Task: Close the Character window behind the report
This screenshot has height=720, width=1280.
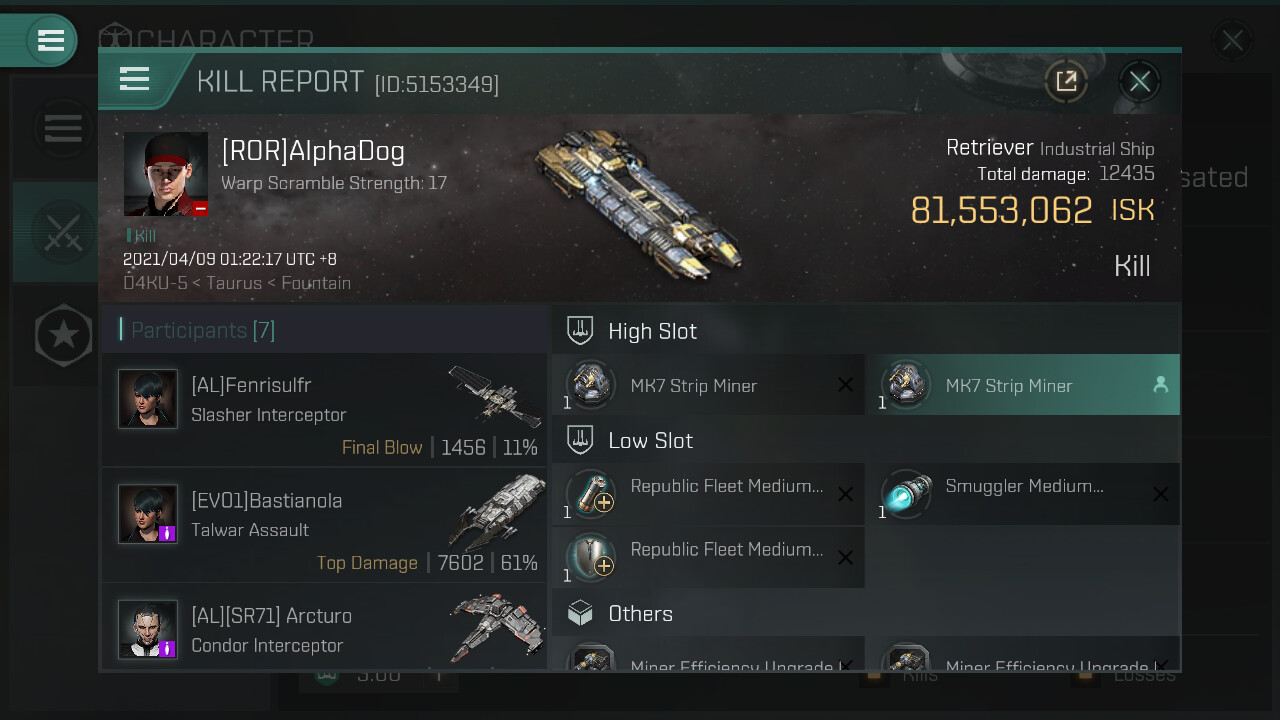Action: 1232,41
